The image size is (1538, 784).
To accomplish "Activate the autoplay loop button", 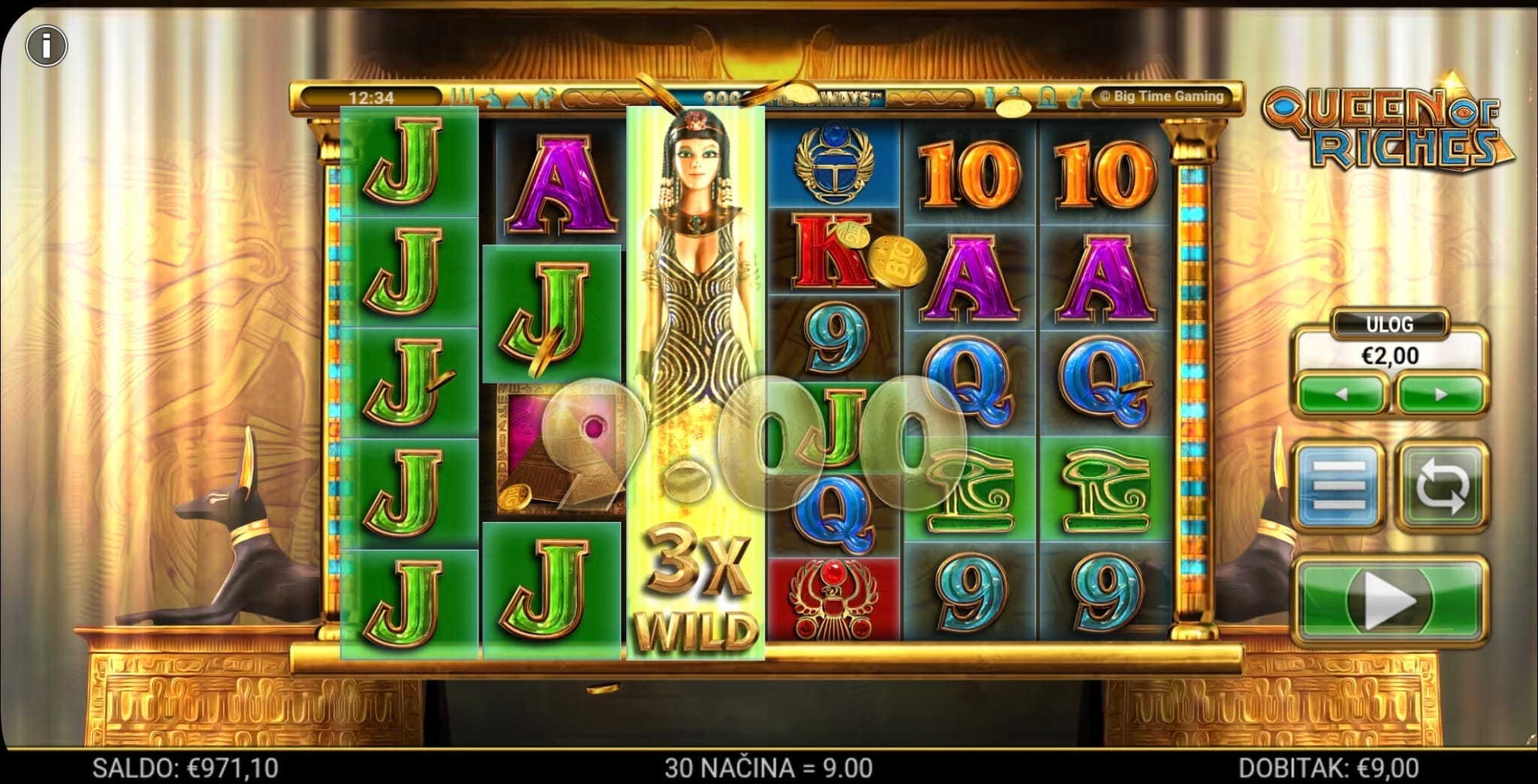I will point(1441,486).
